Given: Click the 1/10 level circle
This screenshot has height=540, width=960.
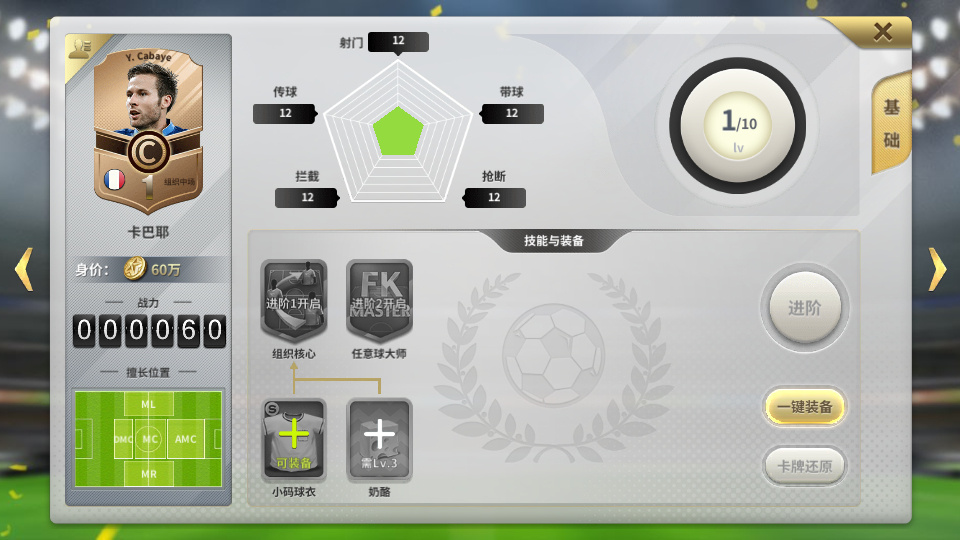Looking at the screenshot, I should tap(738, 125).
